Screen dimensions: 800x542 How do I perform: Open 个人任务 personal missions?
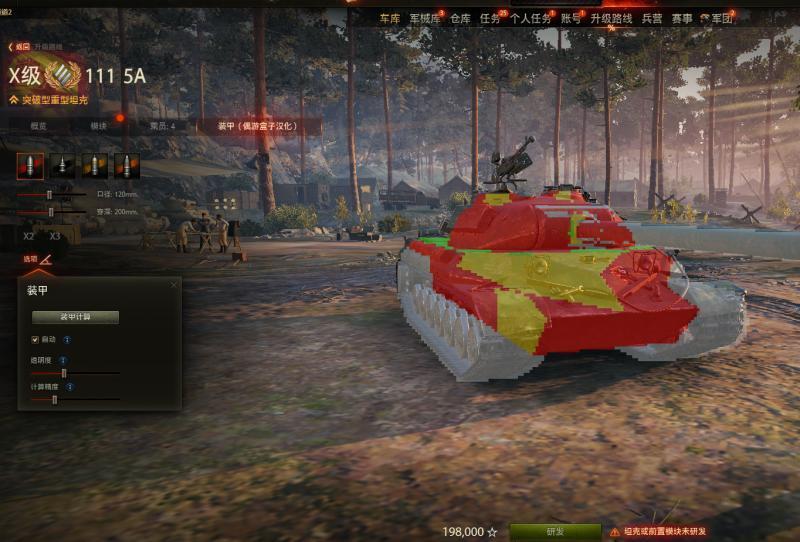(530, 19)
